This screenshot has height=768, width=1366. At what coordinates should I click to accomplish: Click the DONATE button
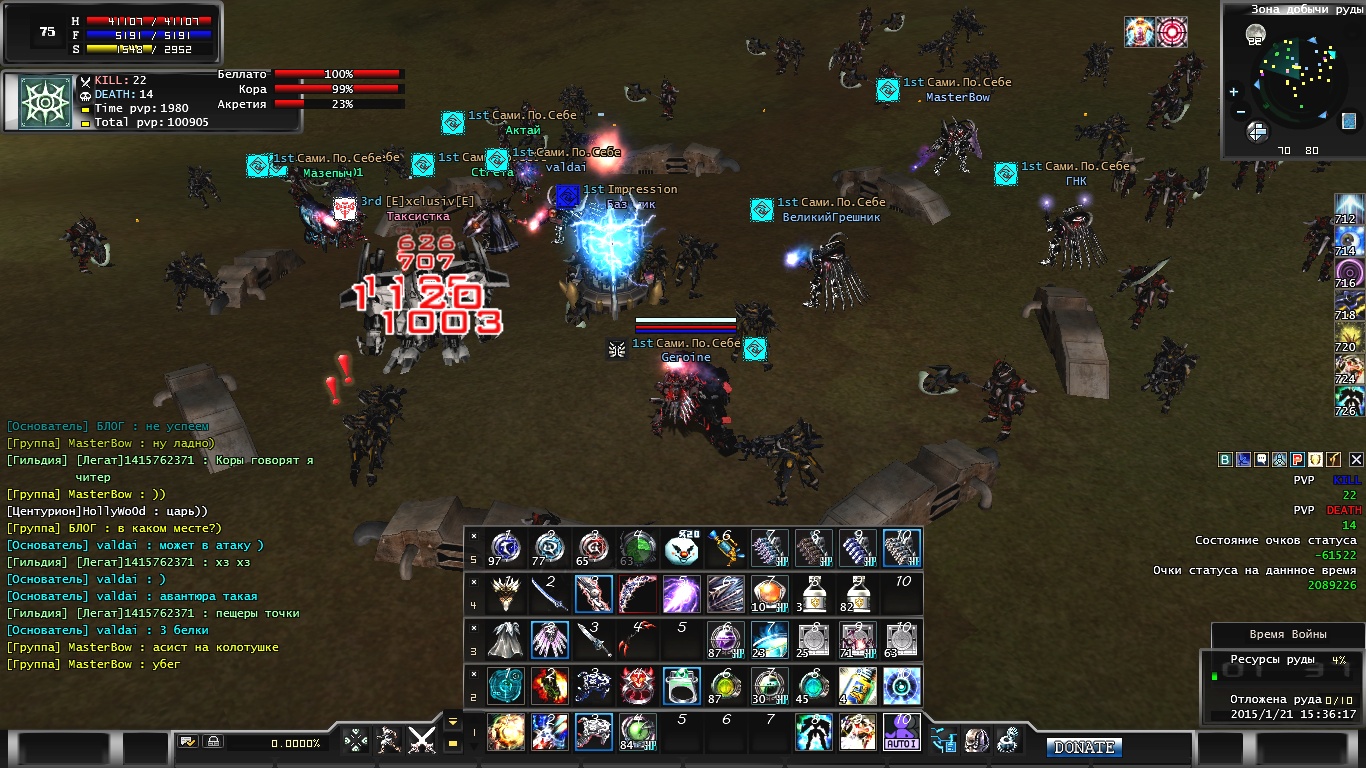pos(1085,747)
